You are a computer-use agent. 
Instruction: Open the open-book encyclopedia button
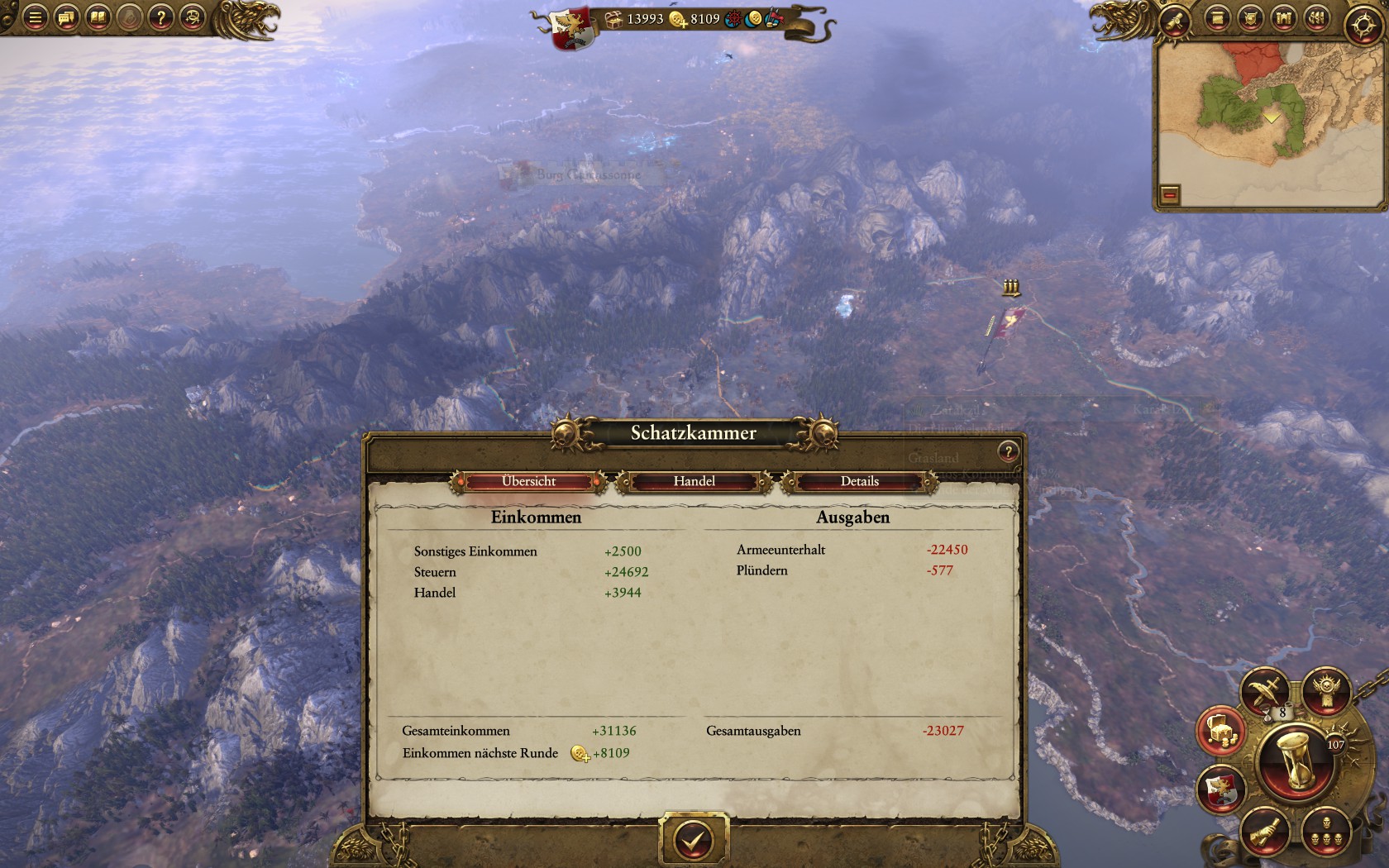(98, 17)
